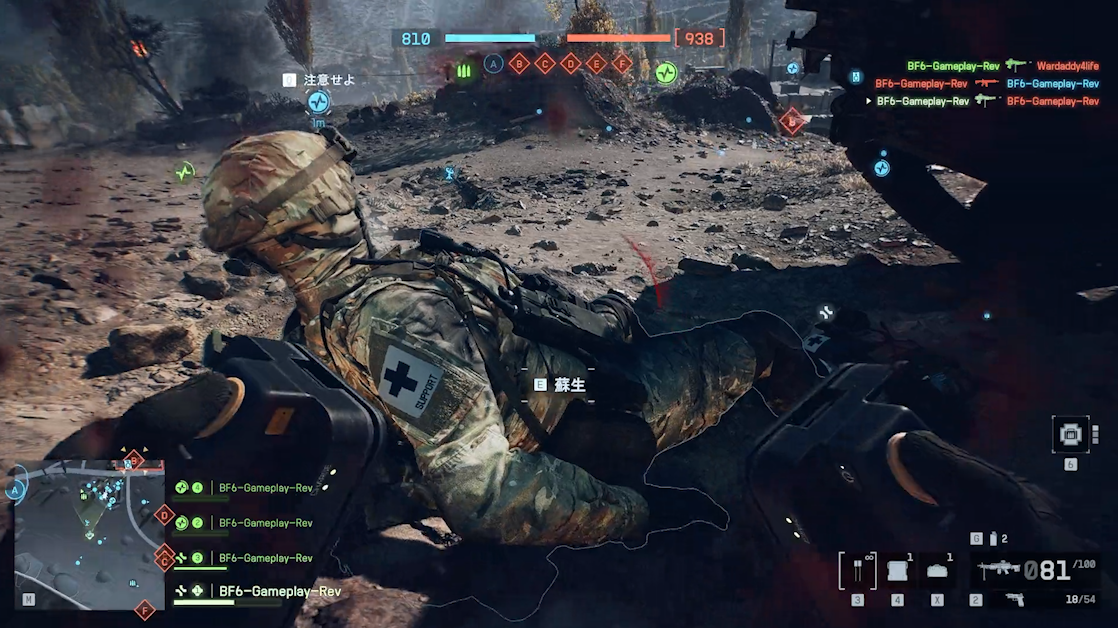Image resolution: width=1118 pixels, height=628 pixels.
Task: Select objective B diamond in the top bar
Action: click(x=519, y=64)
